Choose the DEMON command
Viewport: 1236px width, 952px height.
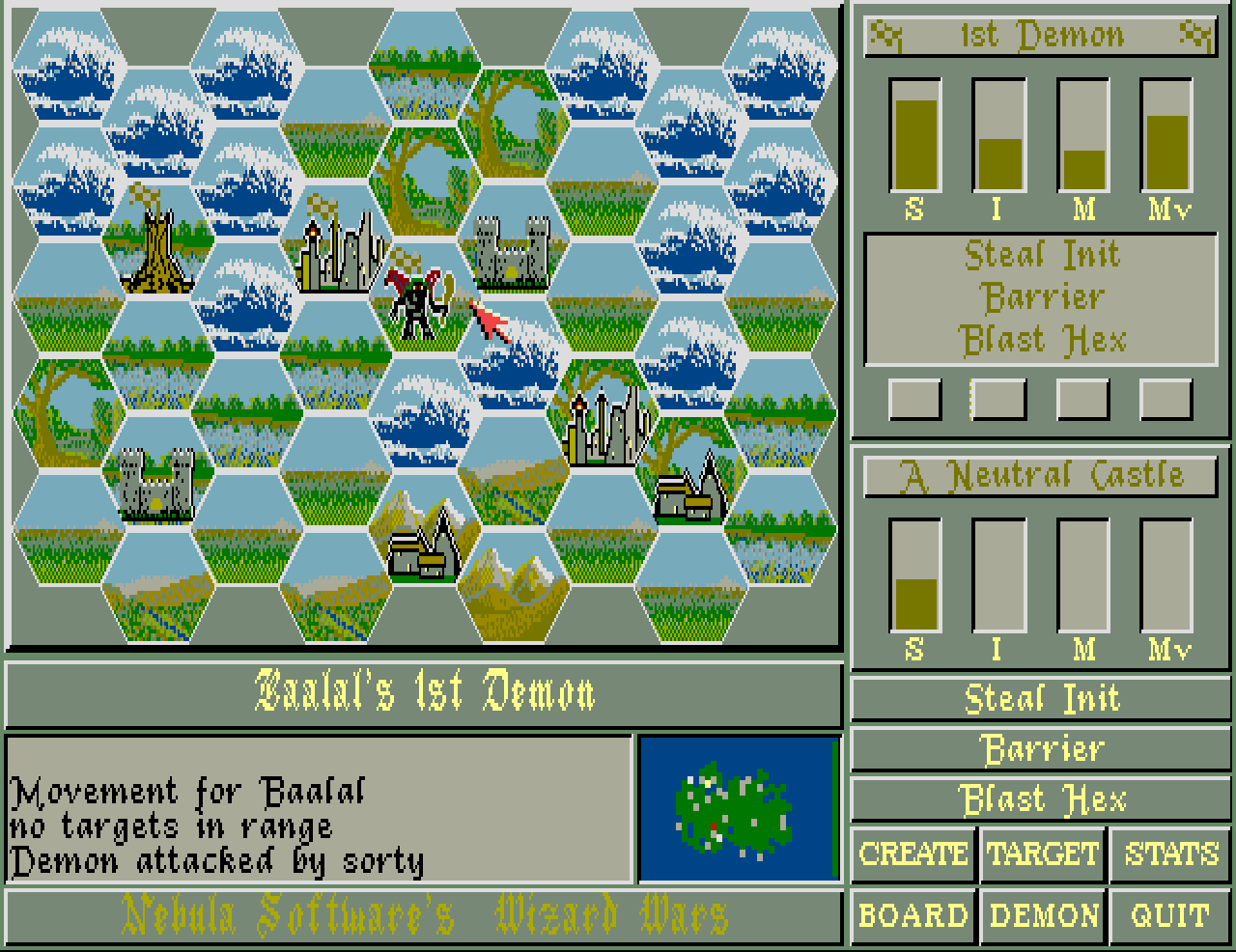coord(1043,914)
